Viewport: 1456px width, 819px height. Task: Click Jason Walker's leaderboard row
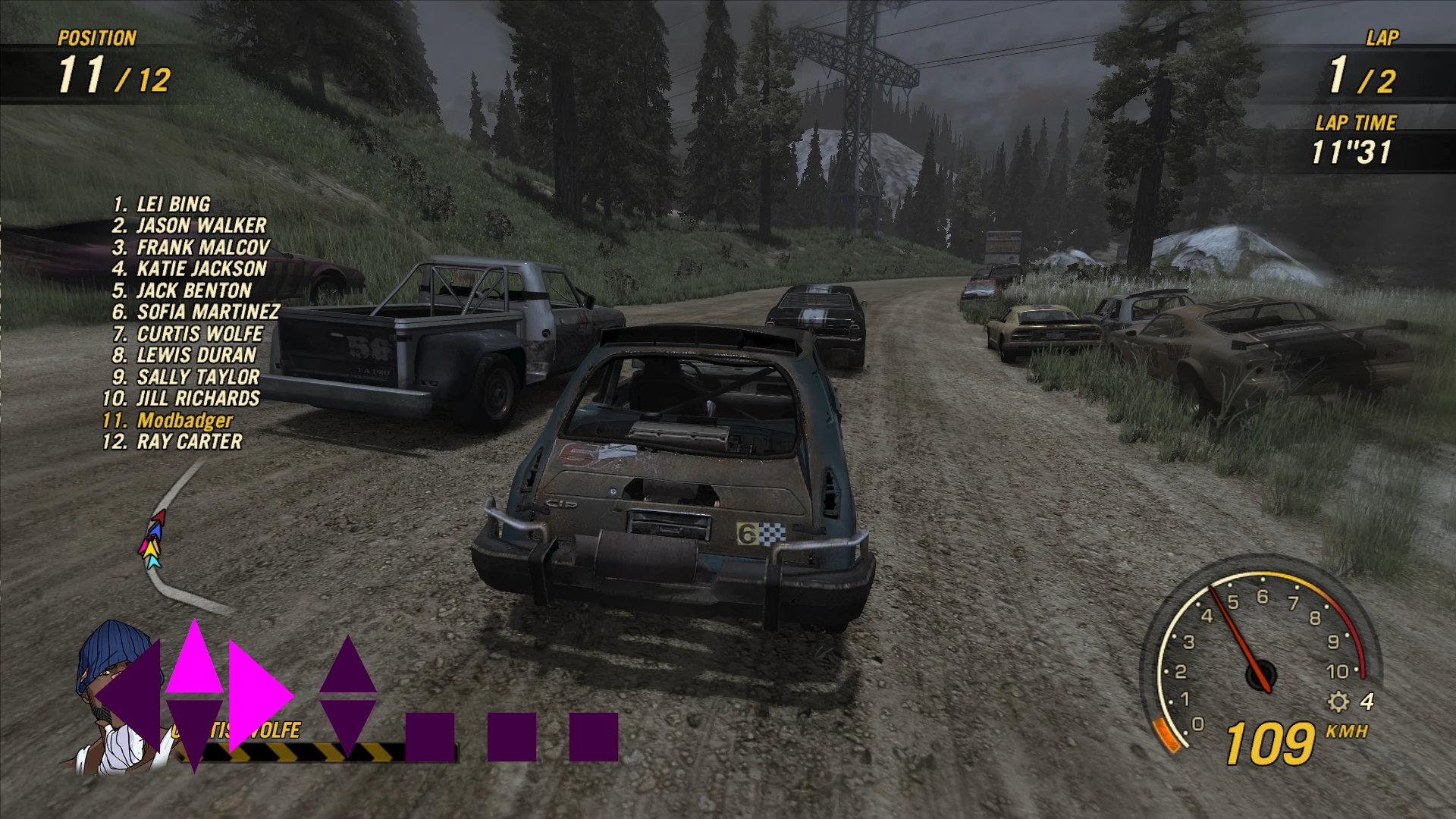tap(190, 225)
